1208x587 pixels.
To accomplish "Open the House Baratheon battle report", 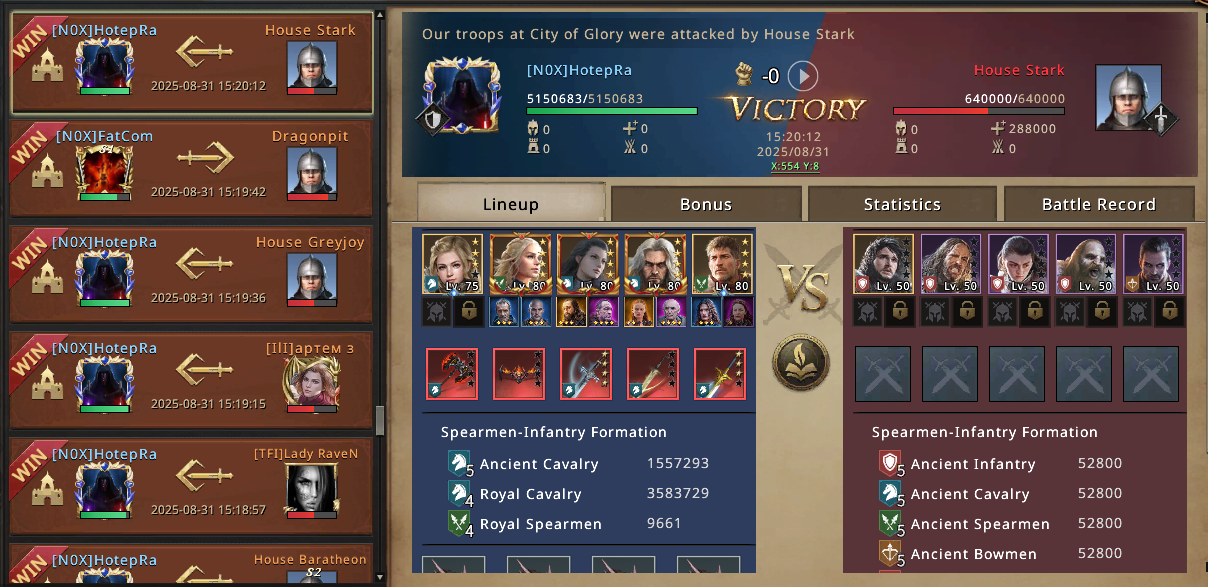I will point(190,566).
